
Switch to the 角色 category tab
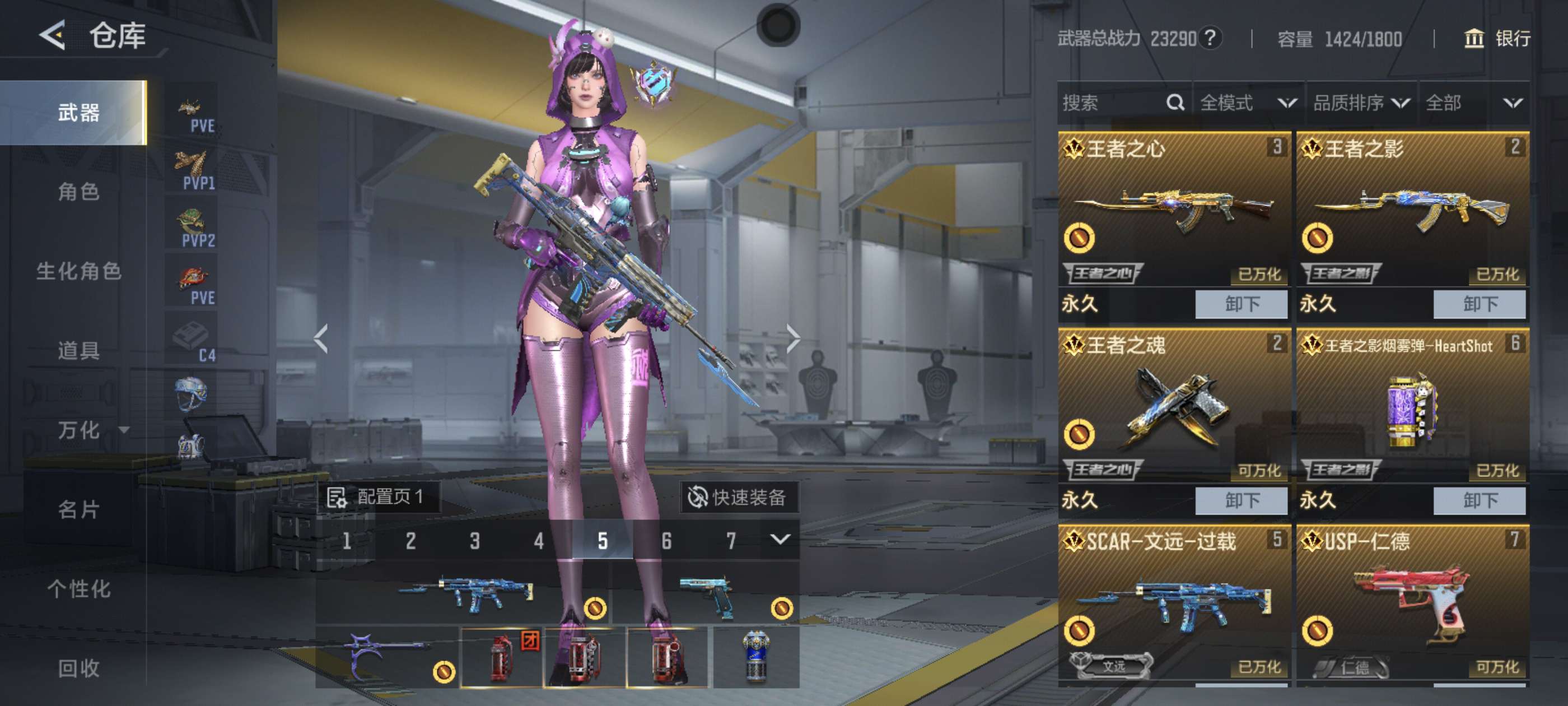(x=78, y=192)
